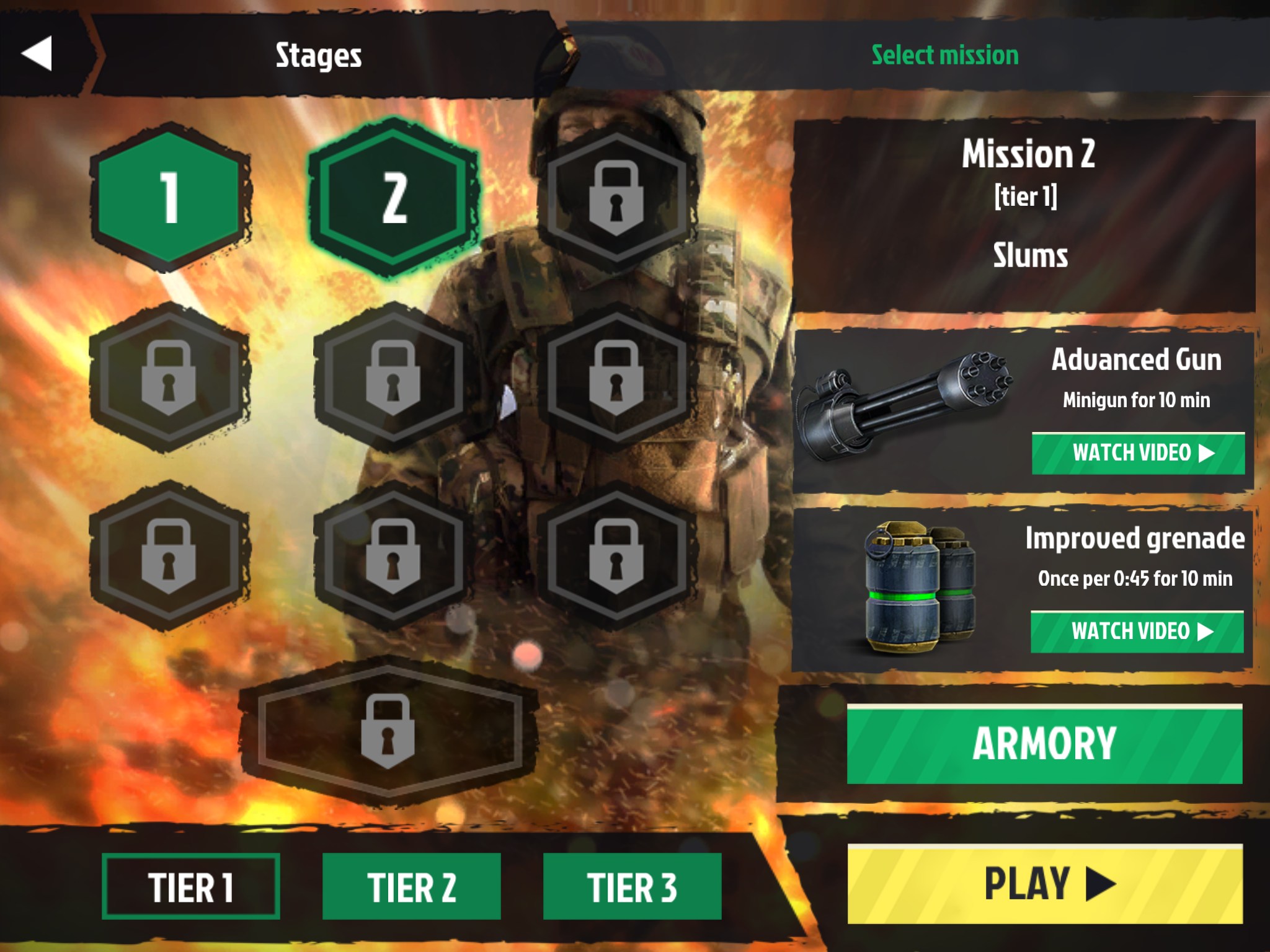Image resolution: width=1270 pixels, height=952 pixels.
Task: Choose the stage 2 hexagon
Action: pyautogui.click(x=394, y=197)
